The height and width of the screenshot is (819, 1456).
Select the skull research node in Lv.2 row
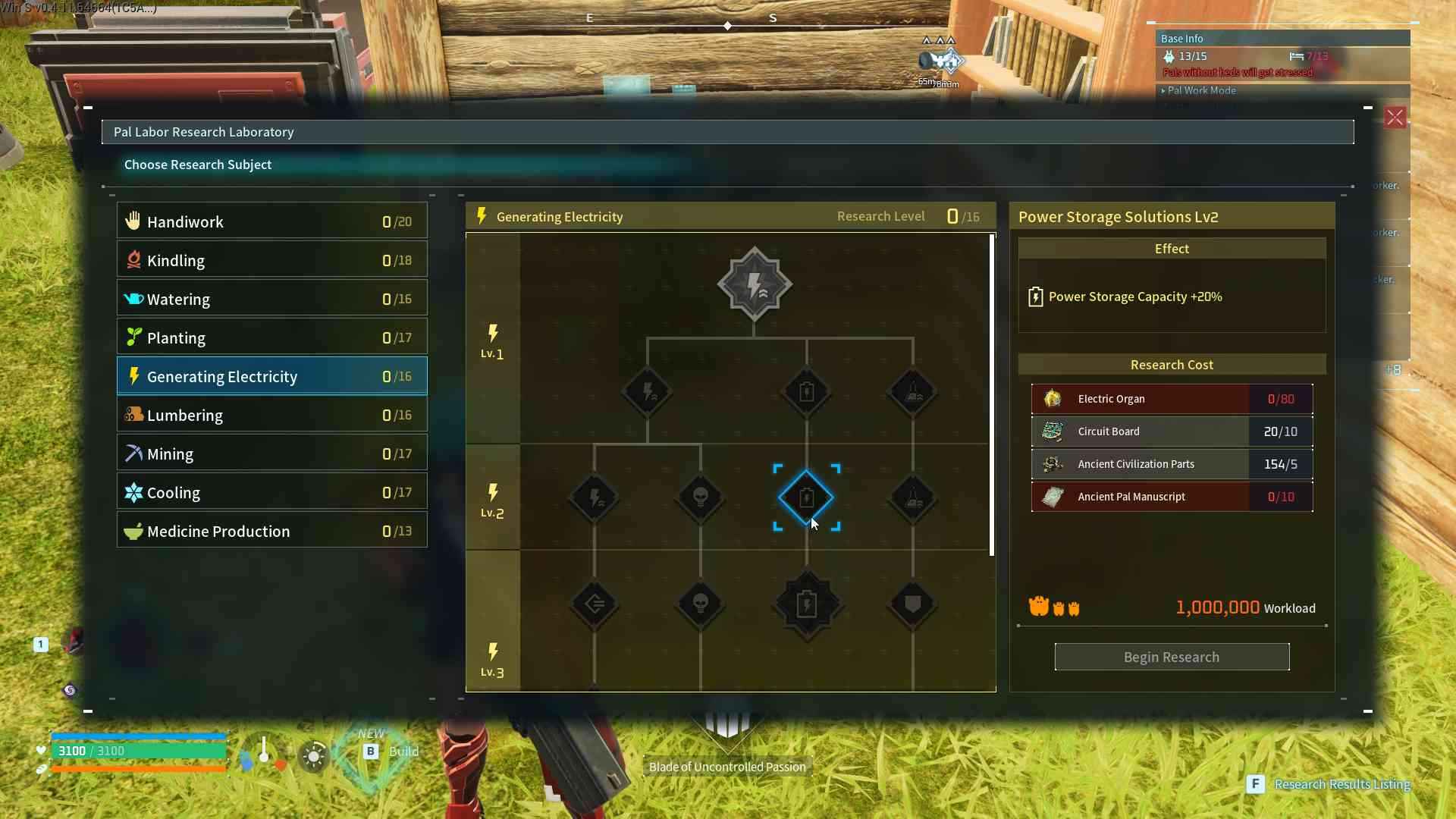coord(700,497)
